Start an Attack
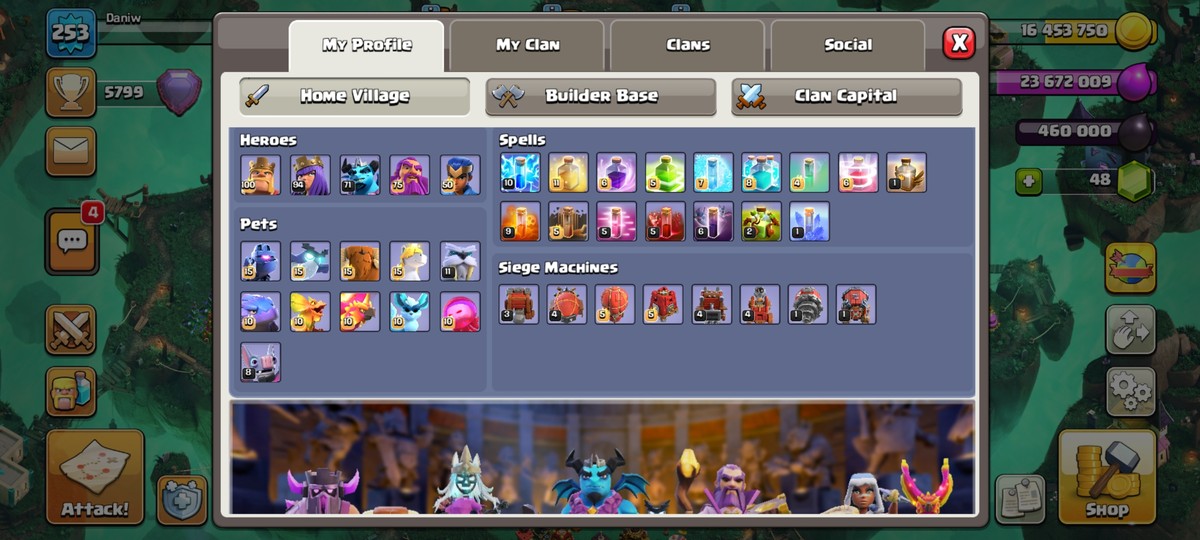This screenshot has width=1200, height=540. [95, 477]
